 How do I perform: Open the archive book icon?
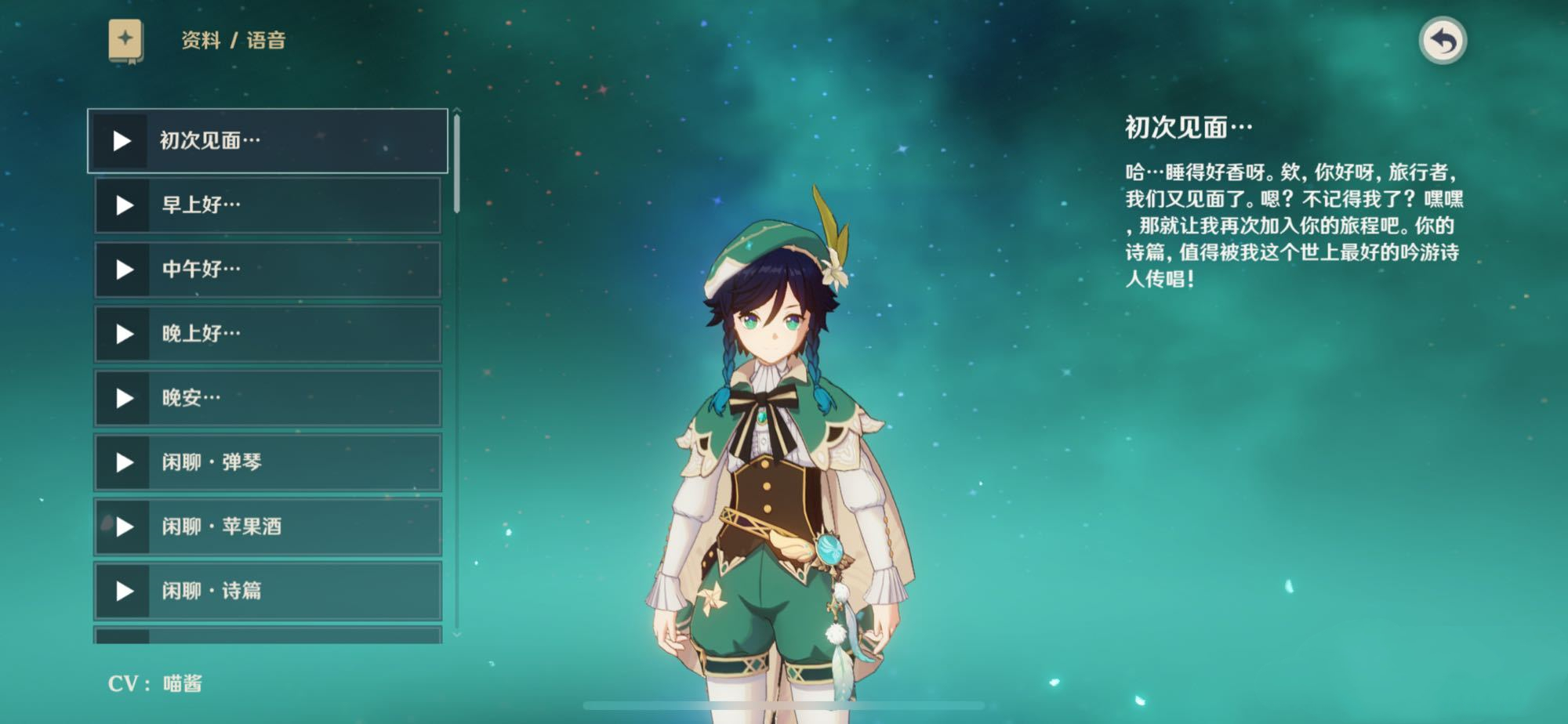125,41
